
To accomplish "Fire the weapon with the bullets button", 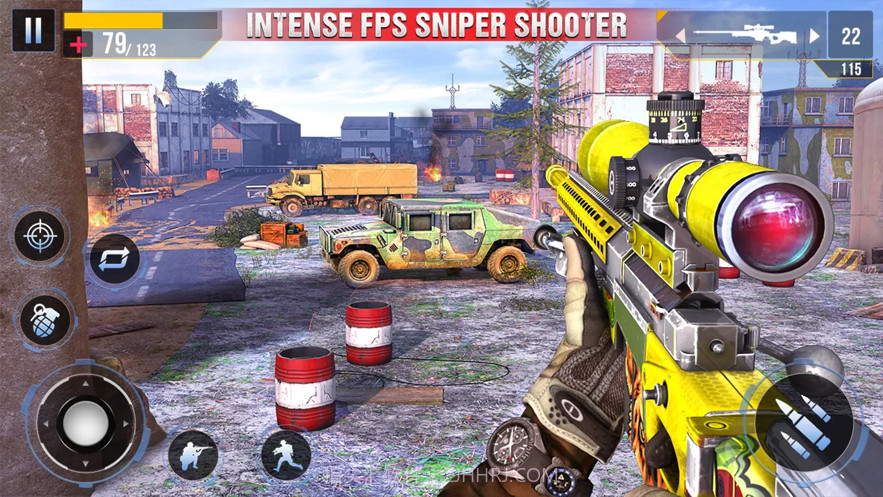I will click(x=806, y=421).
